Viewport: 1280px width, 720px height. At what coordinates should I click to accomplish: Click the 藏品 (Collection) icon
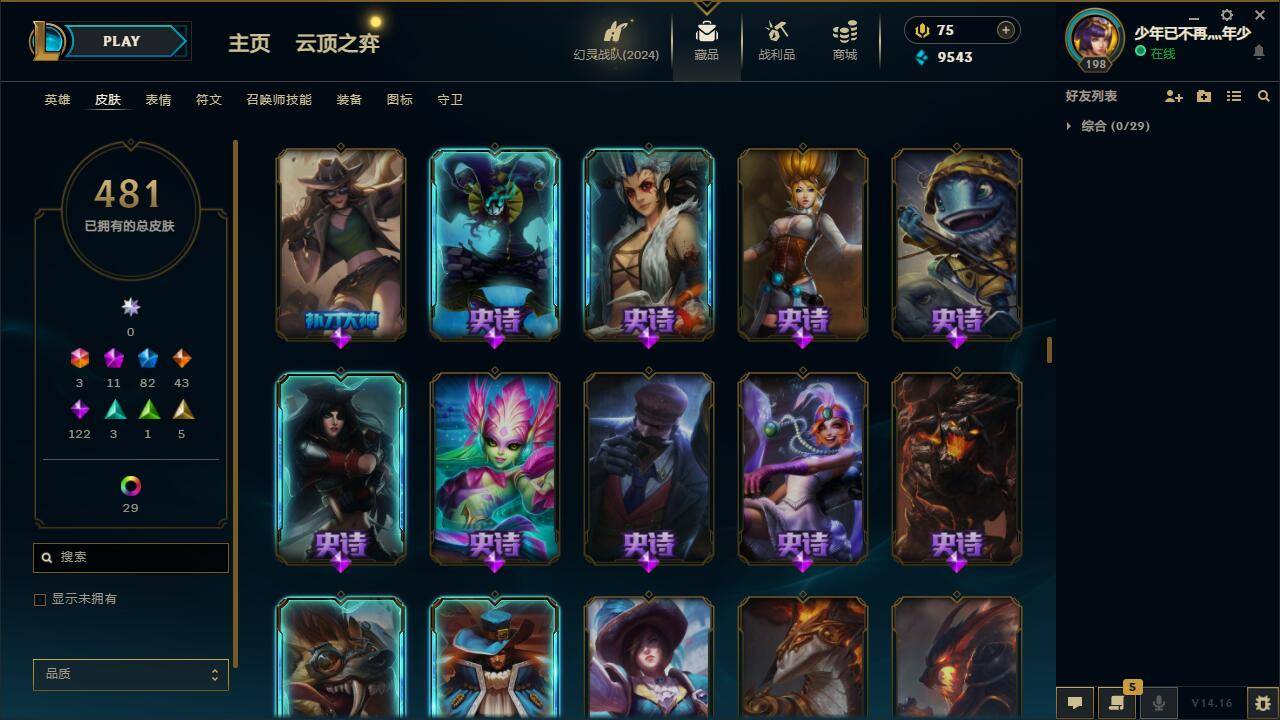(706, 40)
